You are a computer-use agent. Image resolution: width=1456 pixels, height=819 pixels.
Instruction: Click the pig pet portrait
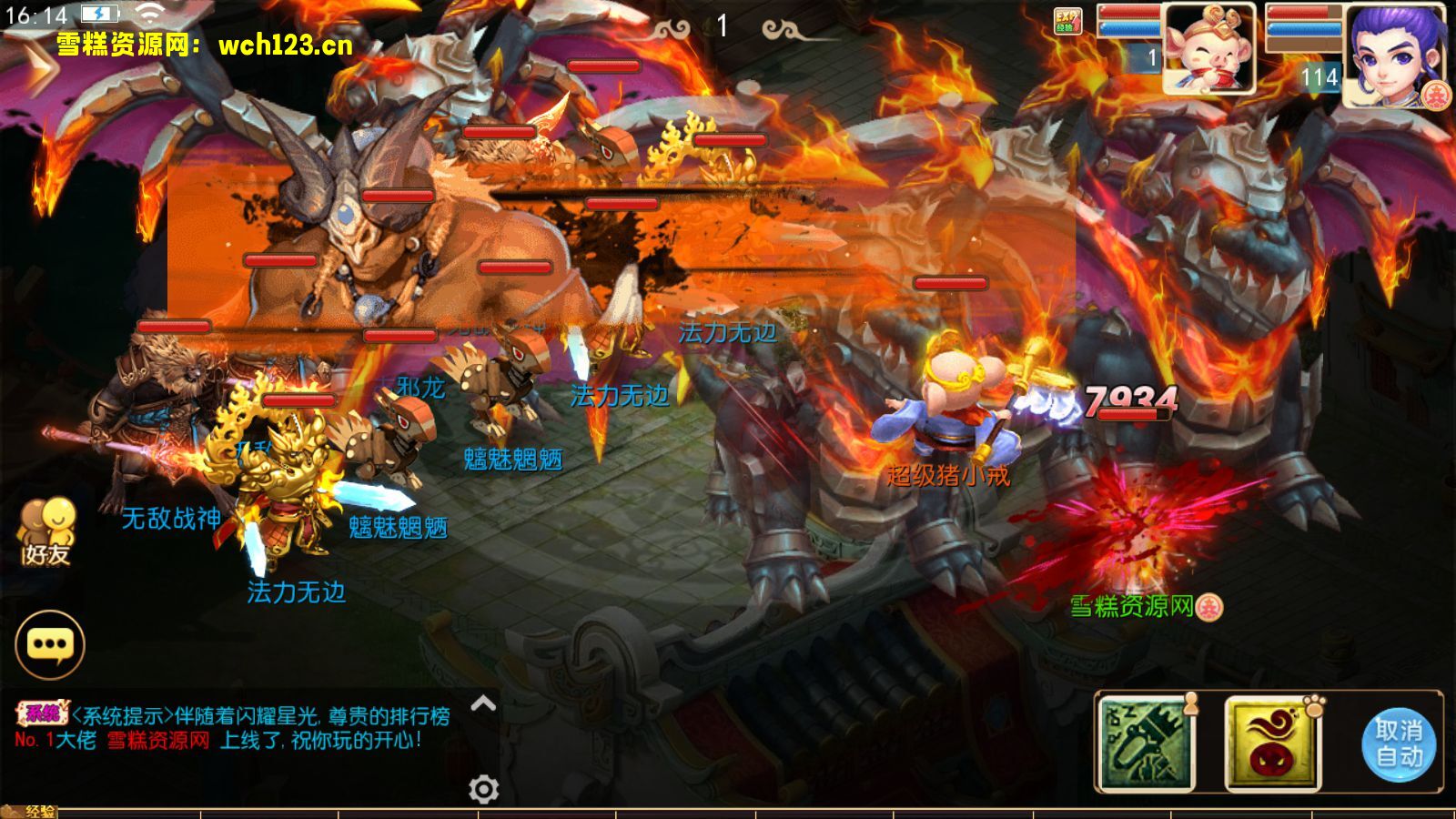tap(1208, 49)
